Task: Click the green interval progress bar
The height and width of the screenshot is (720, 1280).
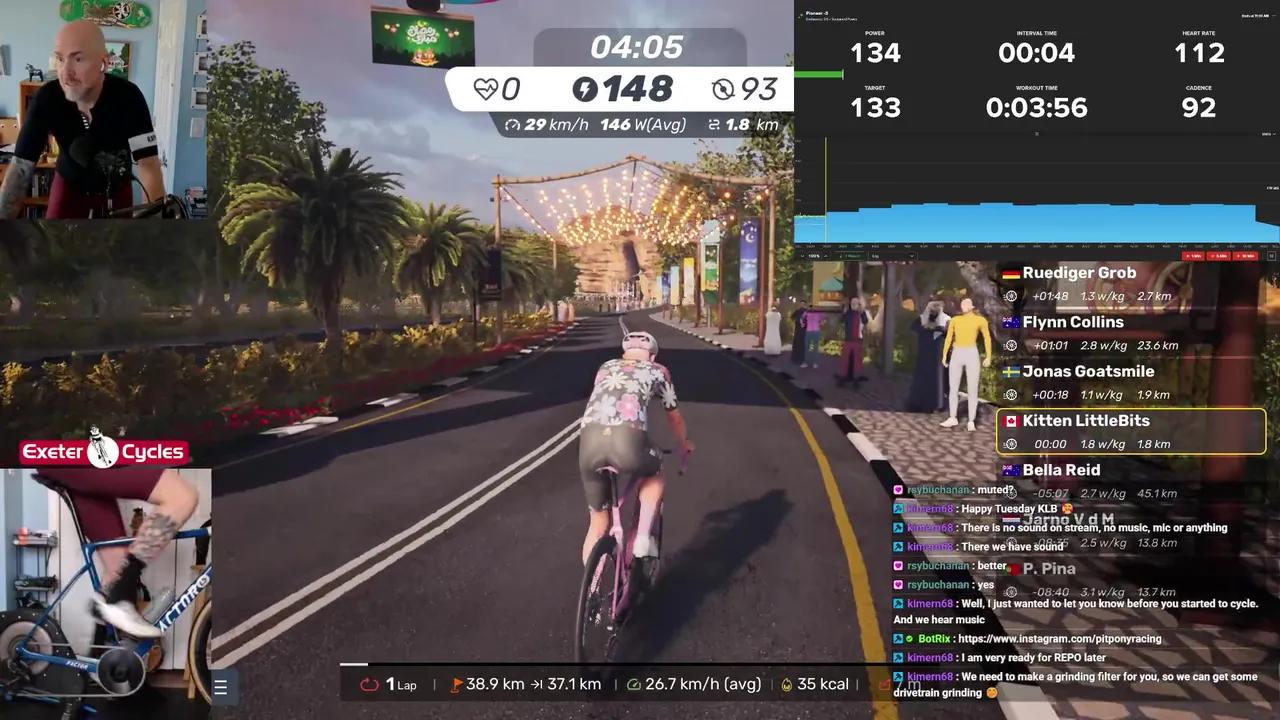Action: coord(820,73)
